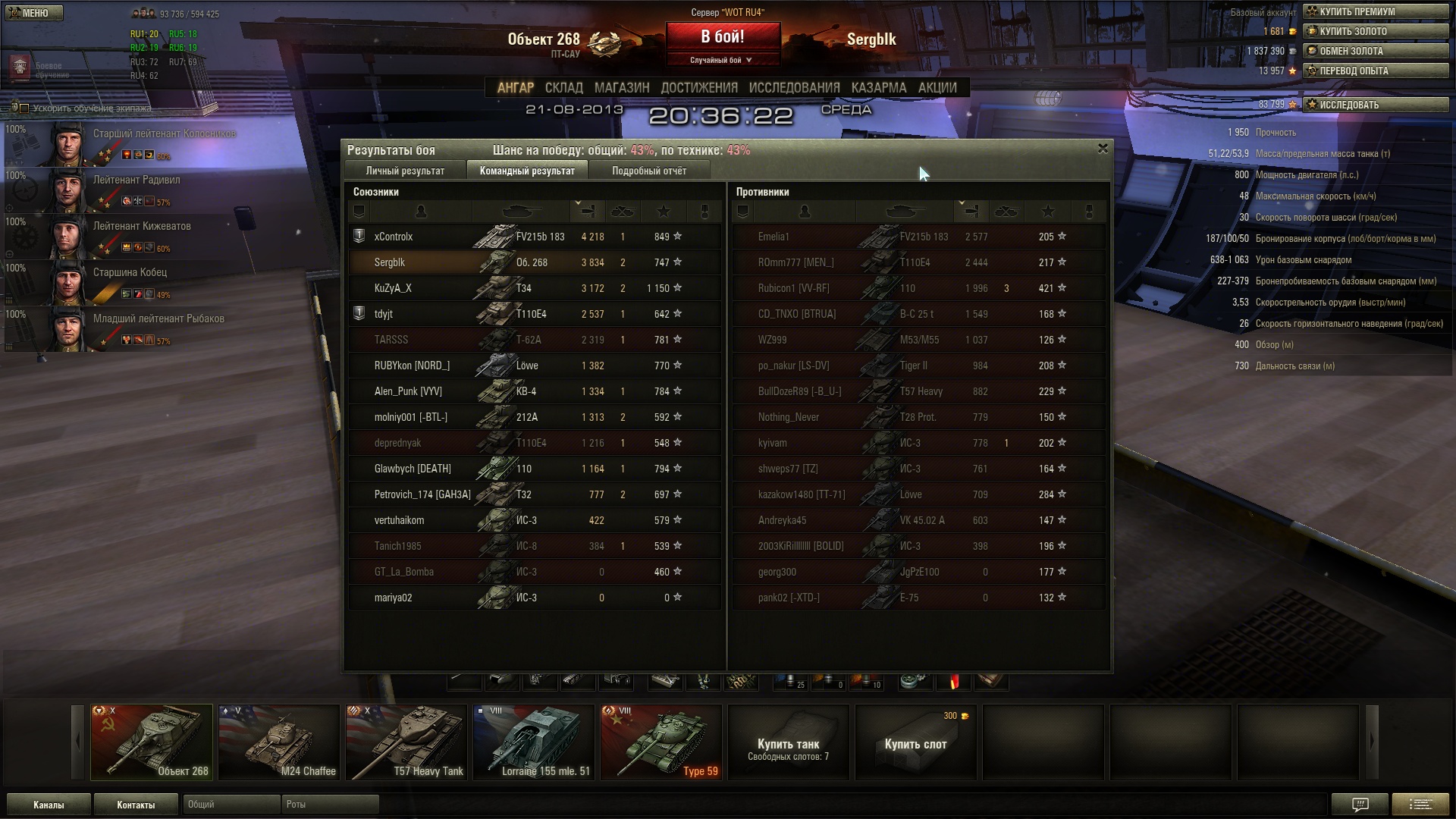Open the Каналы chat channels

[x=49, y=805]
